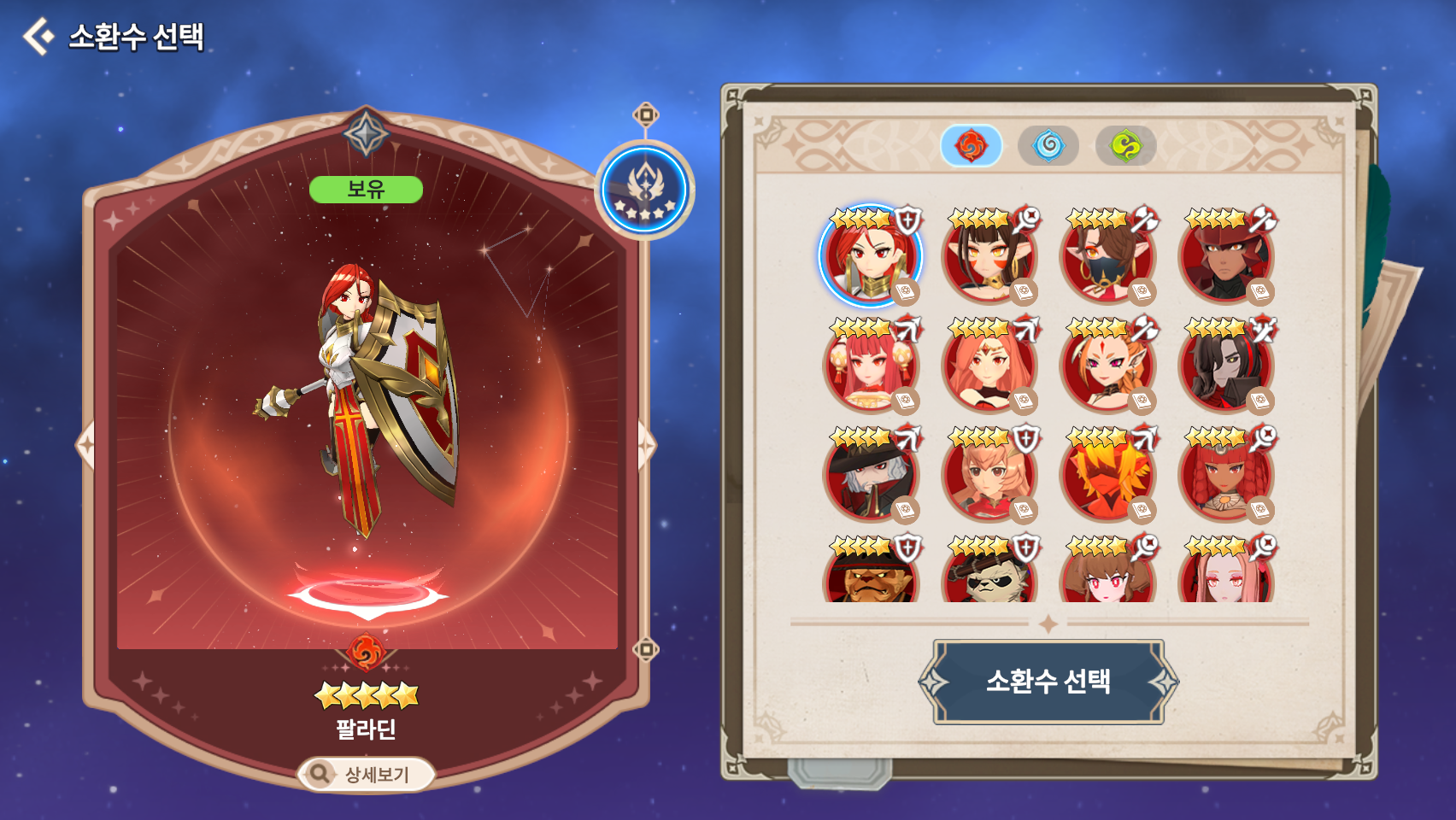Click the 보유 status badge

(366, 190)
